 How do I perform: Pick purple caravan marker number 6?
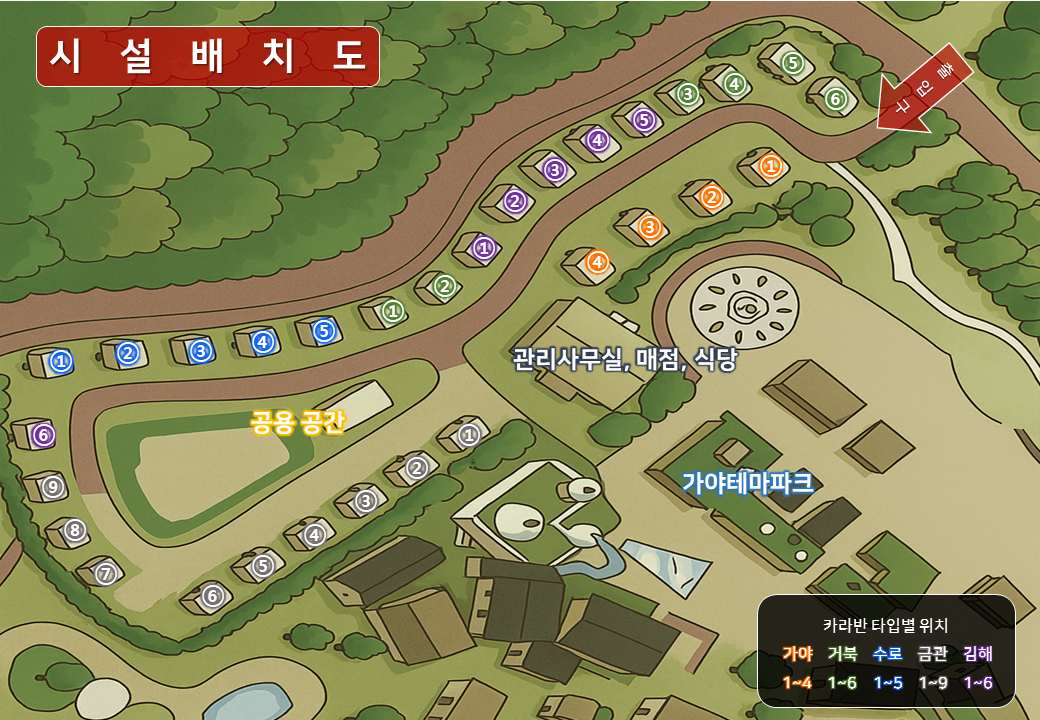[x=42, y=435]
